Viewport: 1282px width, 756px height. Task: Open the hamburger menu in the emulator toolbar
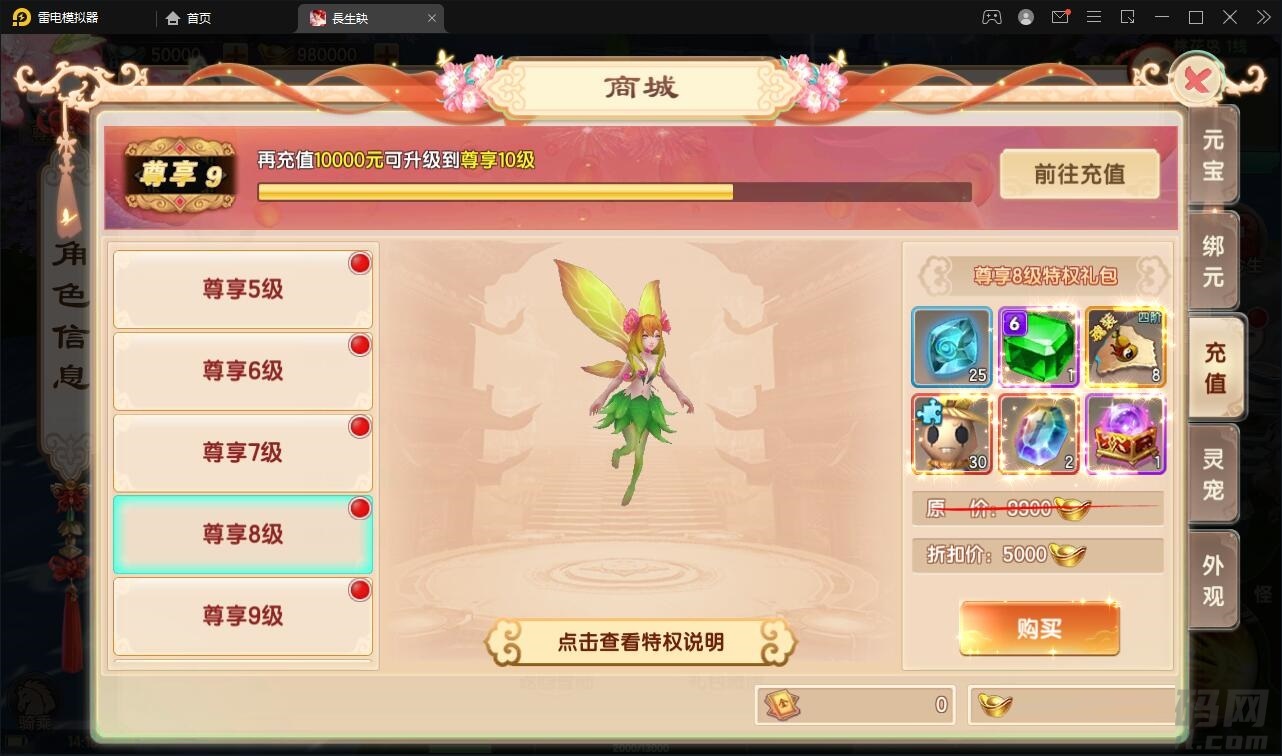[1094, 17]
